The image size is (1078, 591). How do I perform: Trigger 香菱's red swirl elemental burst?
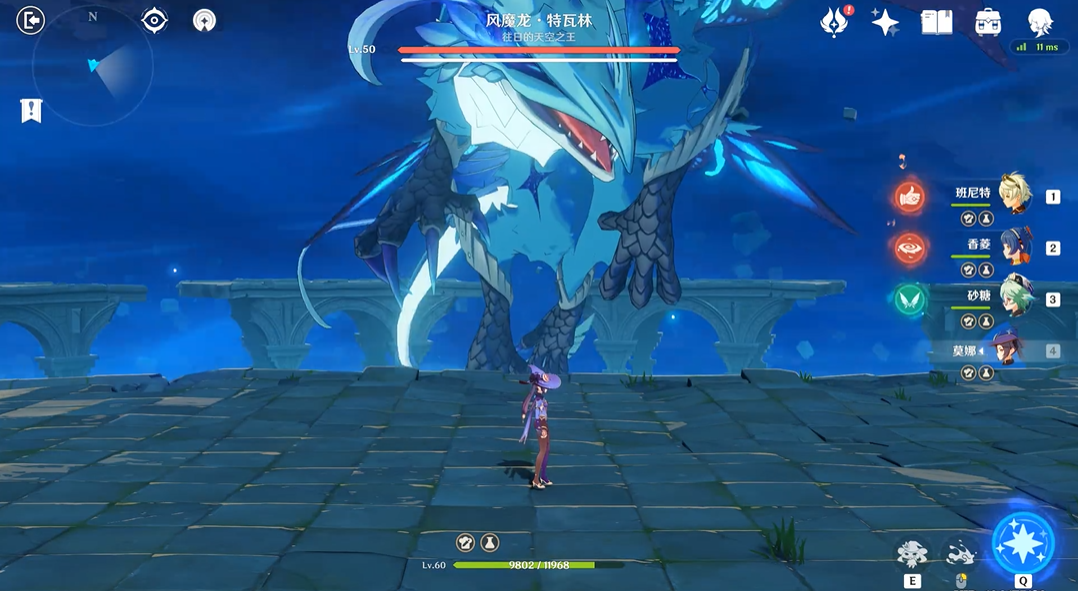(x=910, y=248)
